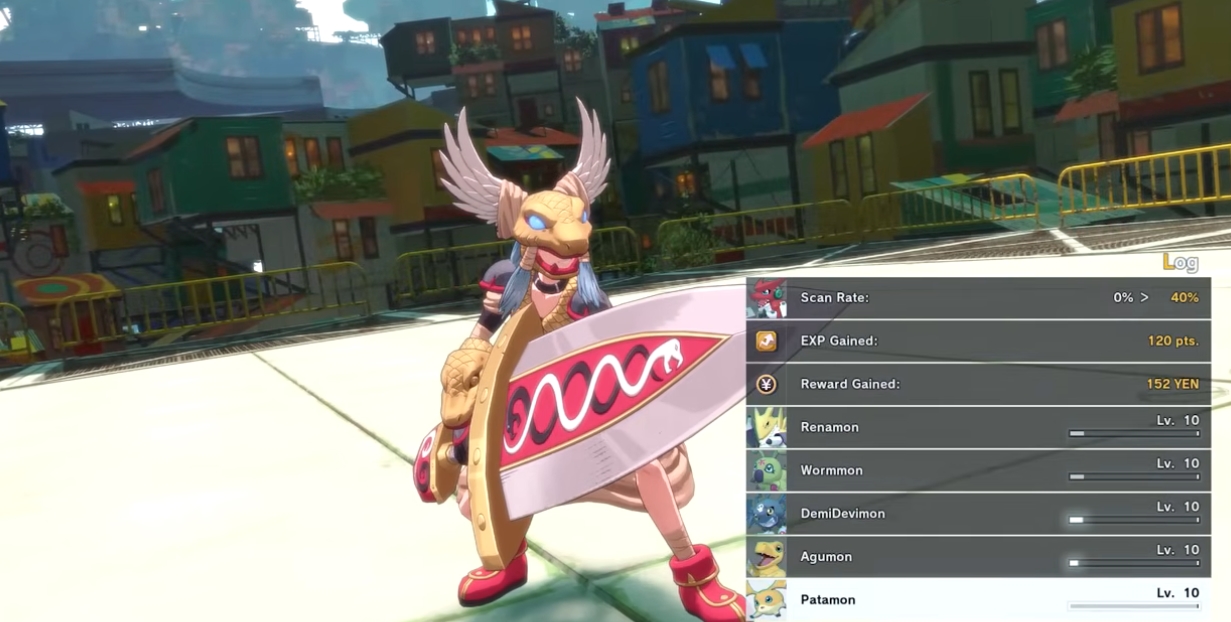Choose the Wormmon result row
Image resolution: width=1231 pixels, height=622 pixels.
(x=978, y=470)
